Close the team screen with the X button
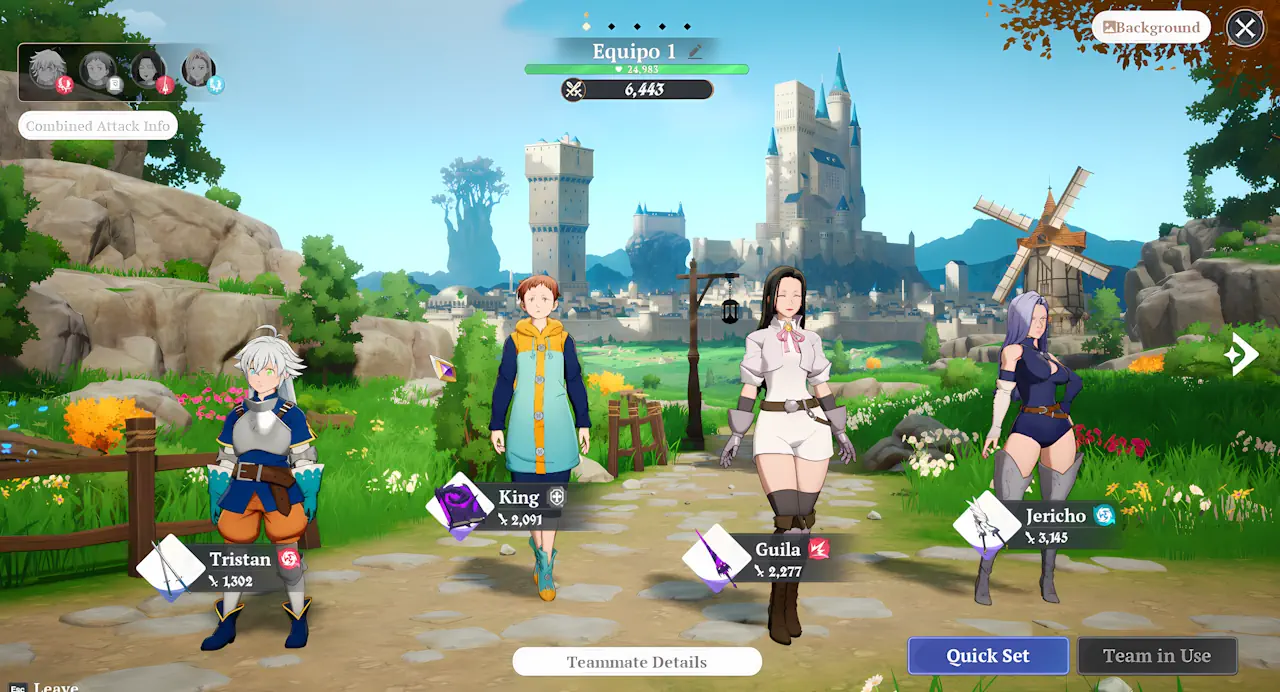This screenshot has height=692, width=1280. (x=1244, y=28)
